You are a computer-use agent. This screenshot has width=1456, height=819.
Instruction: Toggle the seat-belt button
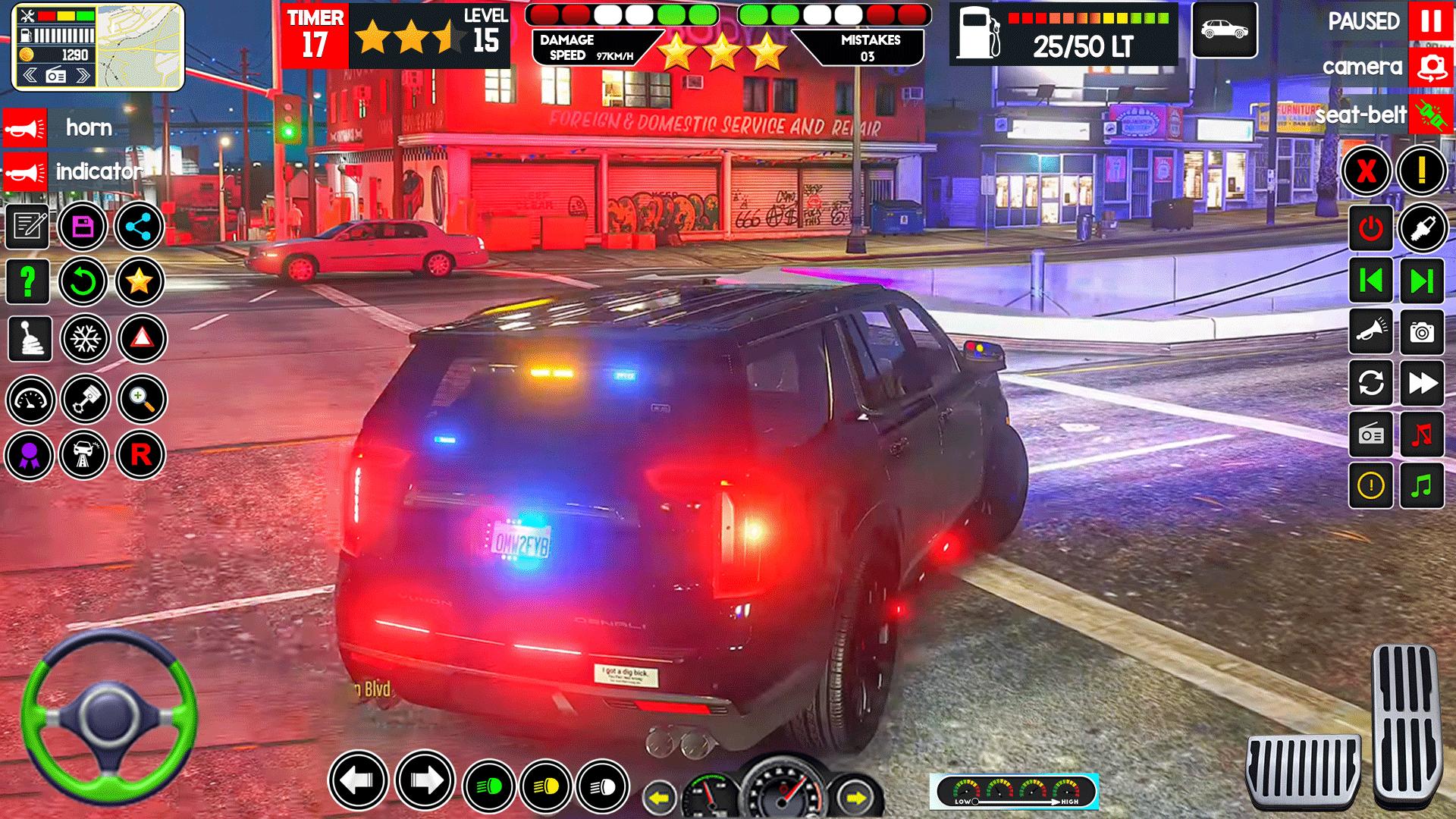tap(1431, 115)
